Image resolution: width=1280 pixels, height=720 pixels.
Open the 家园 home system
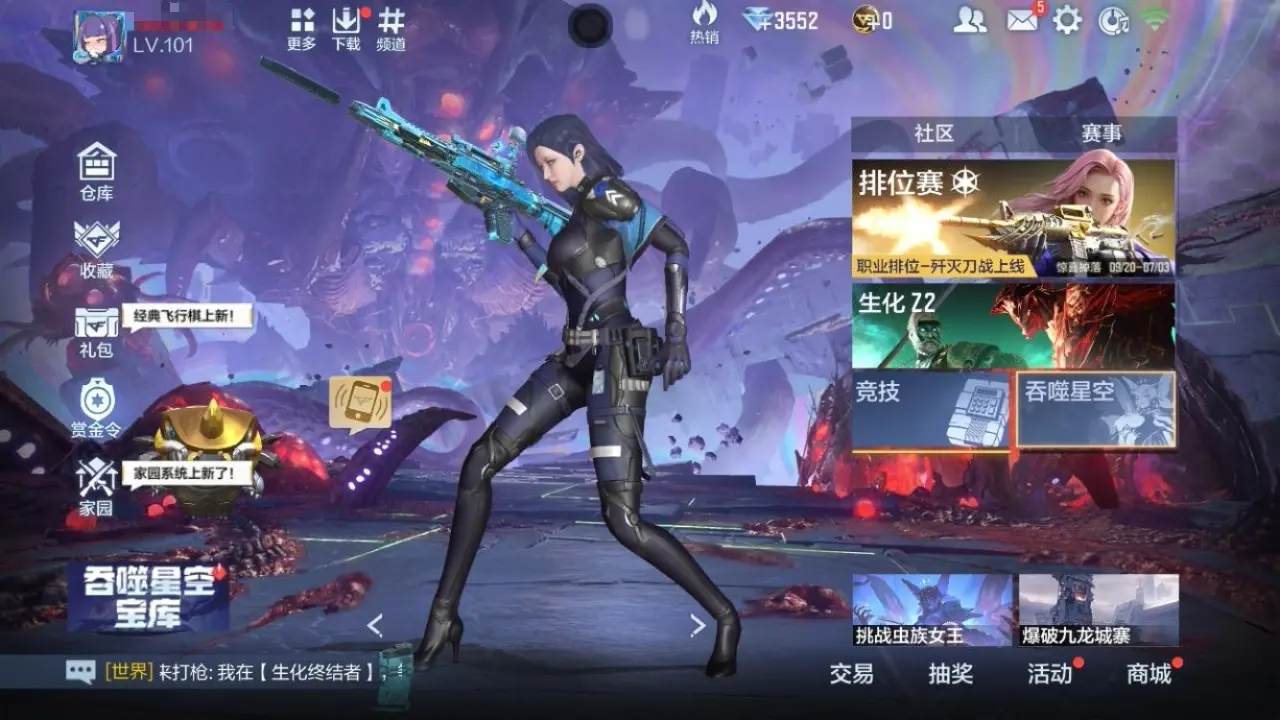97,487
